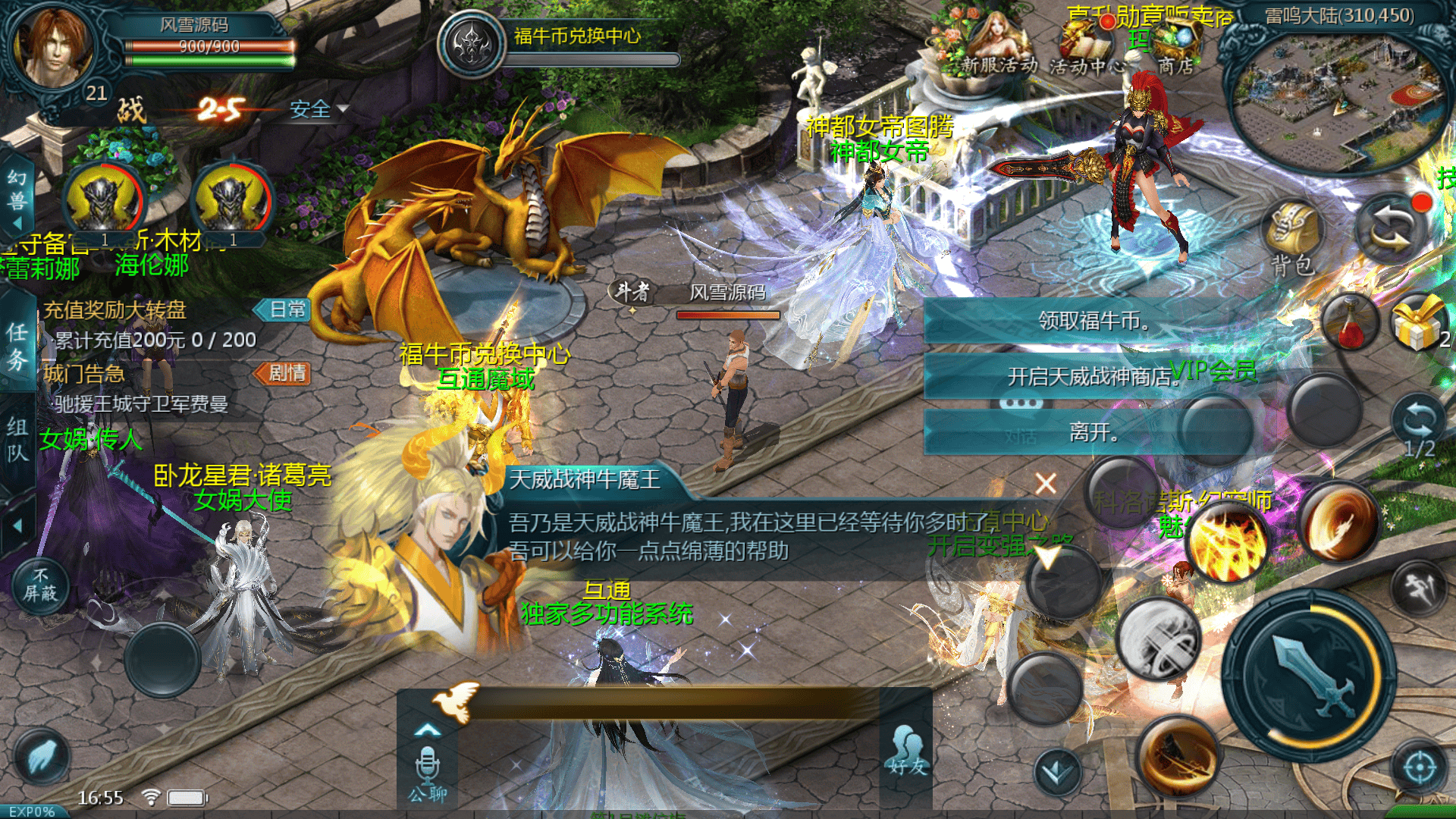Switch to the 组队 team tab
The height and width of the screenshot is (819, 1456).
click(x=17, y=440)
